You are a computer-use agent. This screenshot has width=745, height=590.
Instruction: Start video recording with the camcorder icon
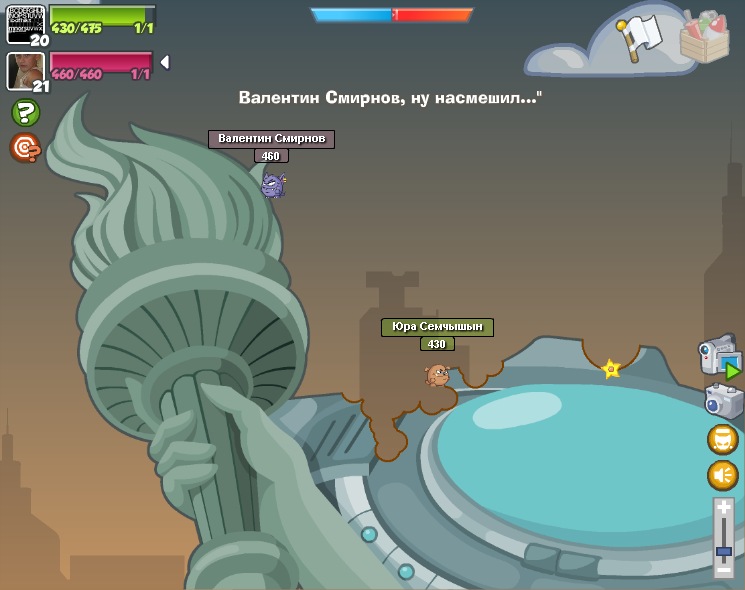pos(720,358)
